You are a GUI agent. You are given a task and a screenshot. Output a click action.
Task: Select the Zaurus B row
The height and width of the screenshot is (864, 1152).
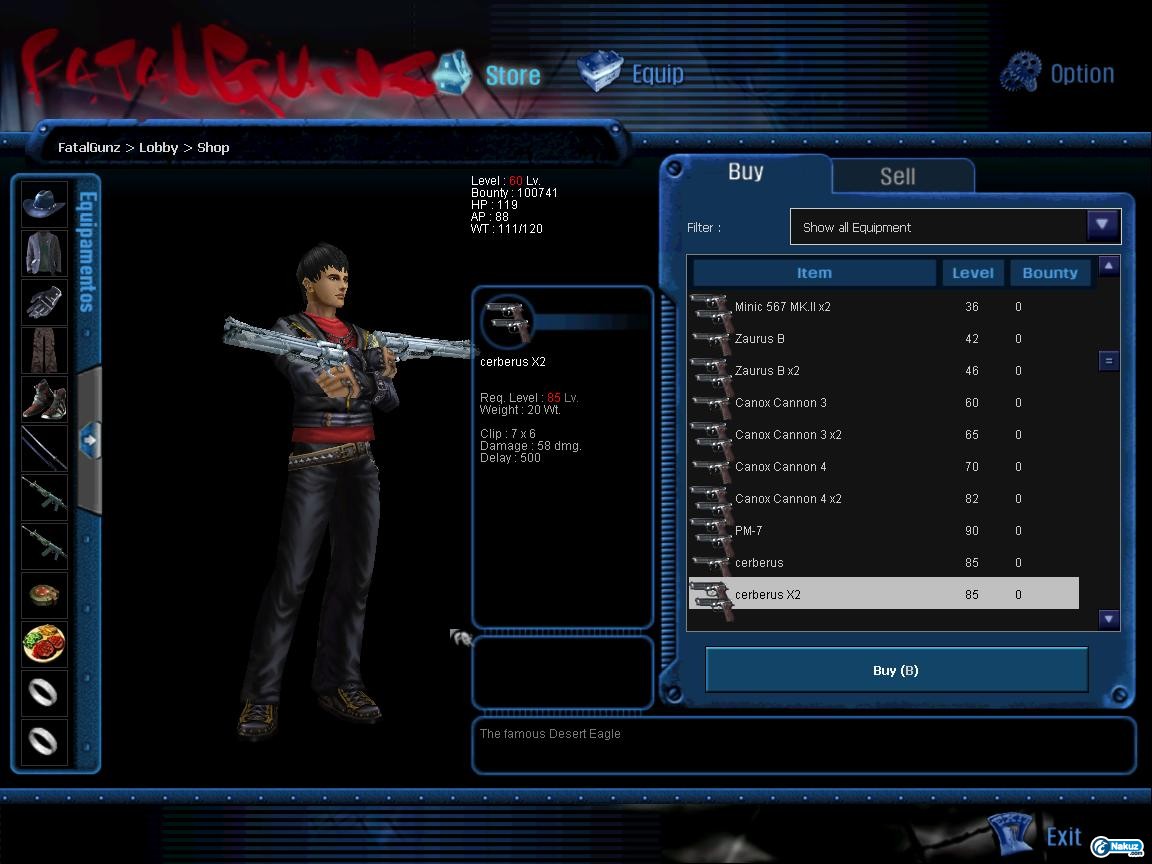760,339
